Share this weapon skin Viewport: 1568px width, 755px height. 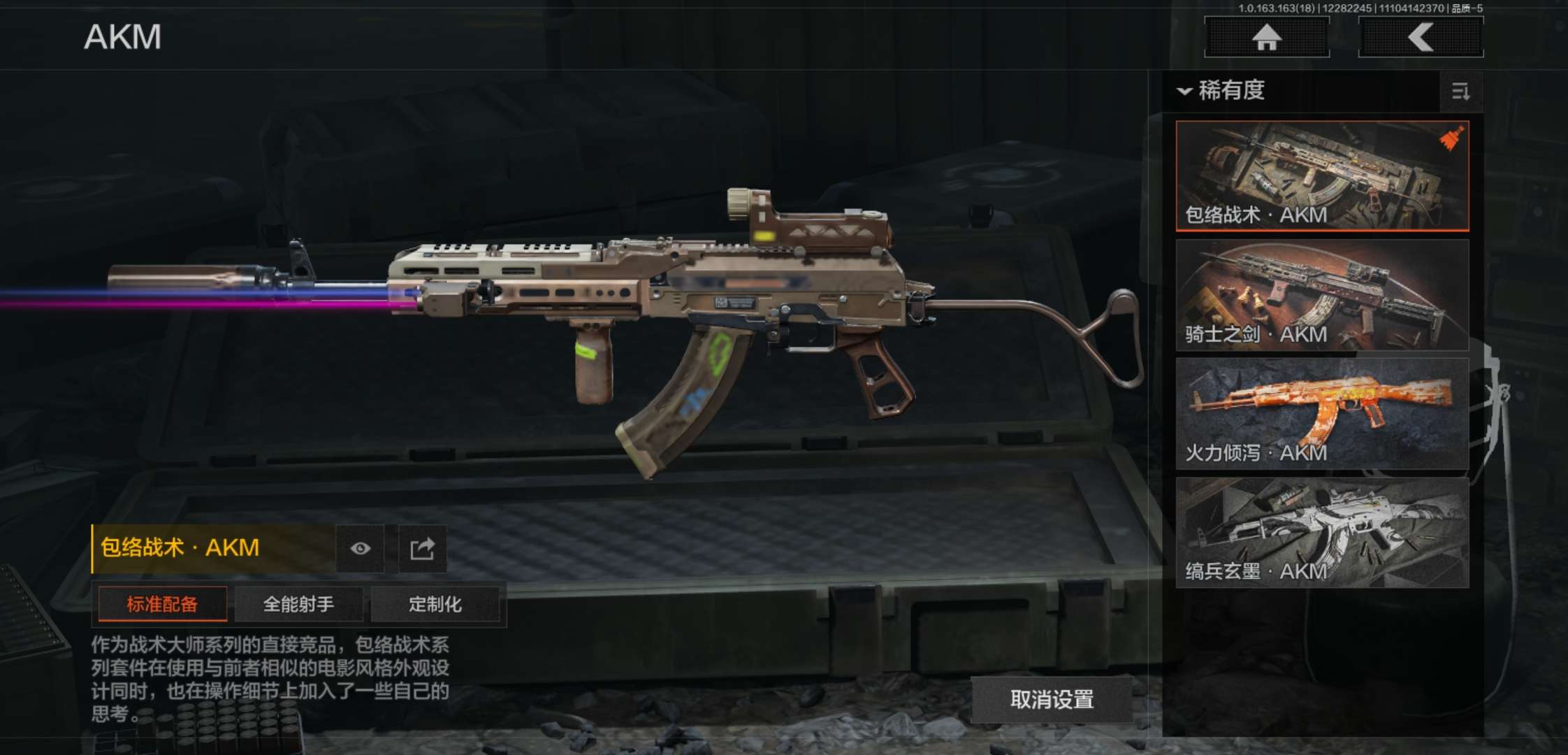tap(422, 549)
